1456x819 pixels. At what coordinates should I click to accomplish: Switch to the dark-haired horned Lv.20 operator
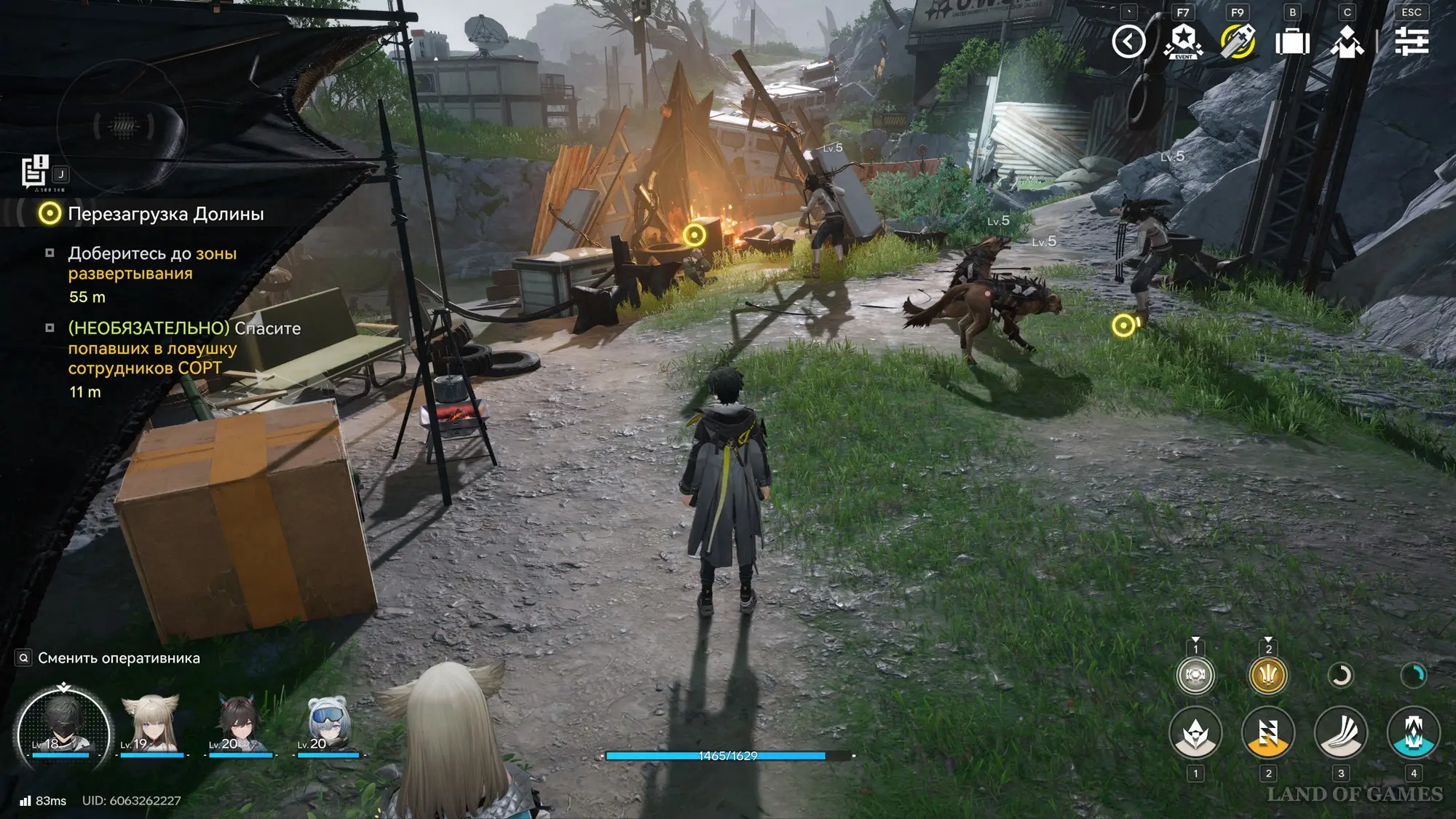(240, 726)
